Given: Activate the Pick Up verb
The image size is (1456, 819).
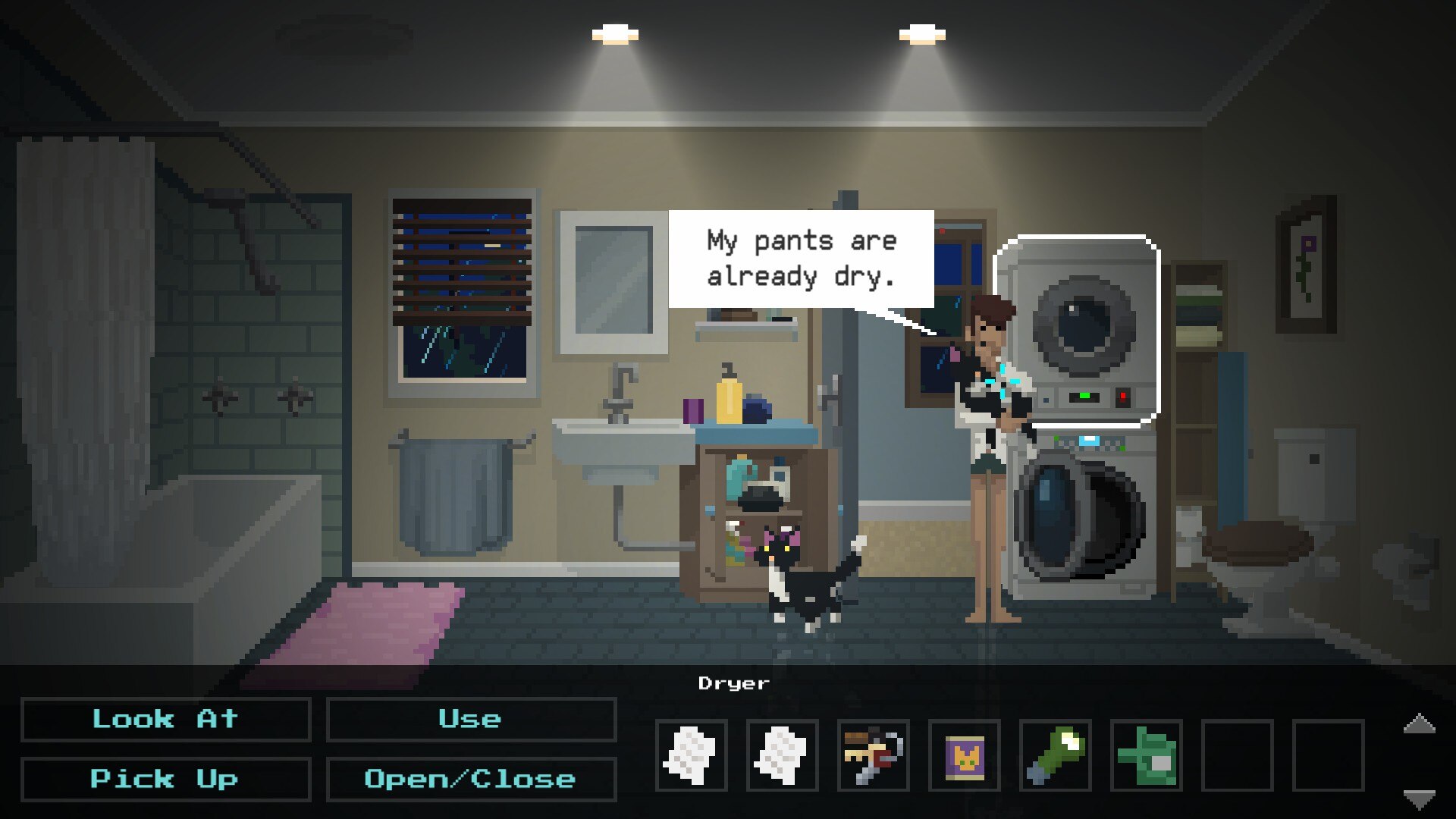Looking at the screenshot, I should [x=165, y=779].
